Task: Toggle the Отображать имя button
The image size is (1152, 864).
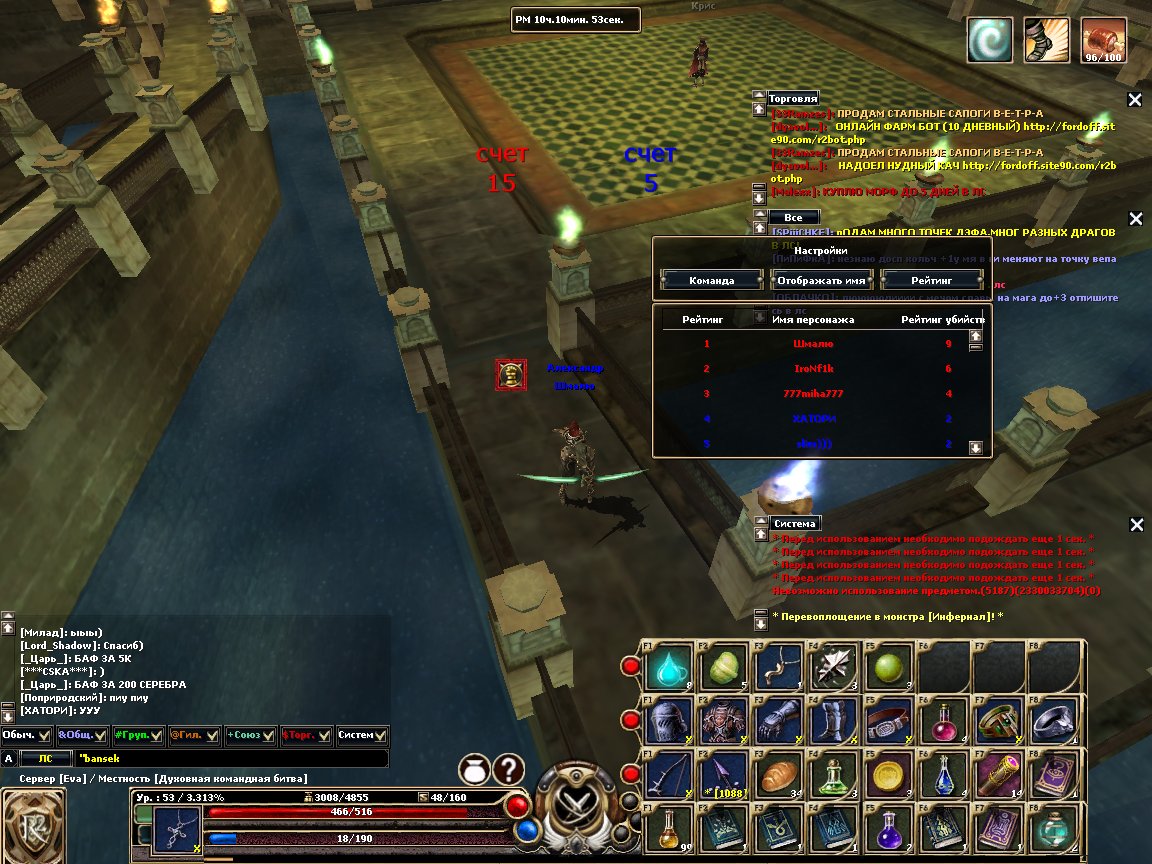Action: pos(822,280)
